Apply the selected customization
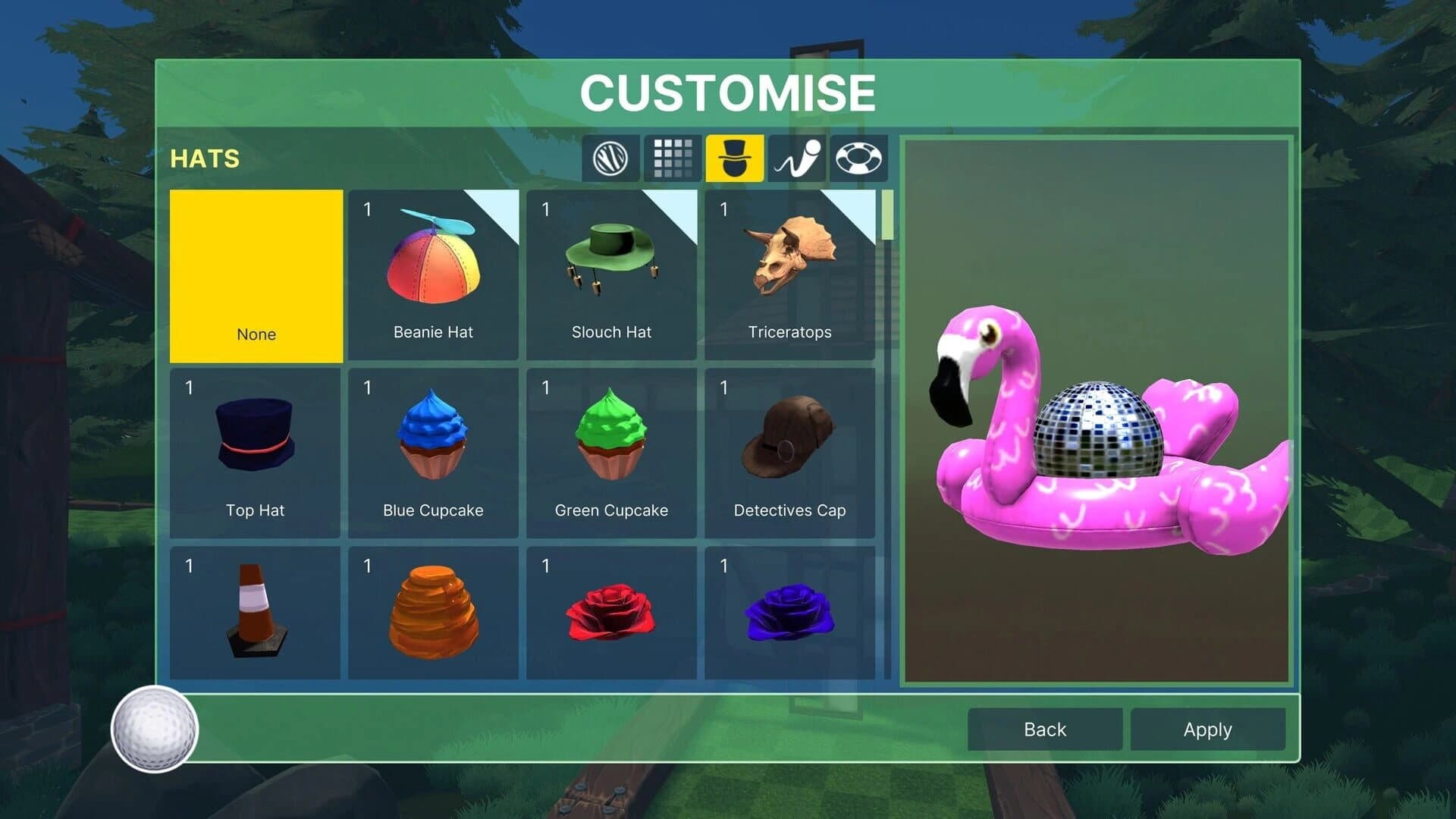 (x=1207, y=729)
